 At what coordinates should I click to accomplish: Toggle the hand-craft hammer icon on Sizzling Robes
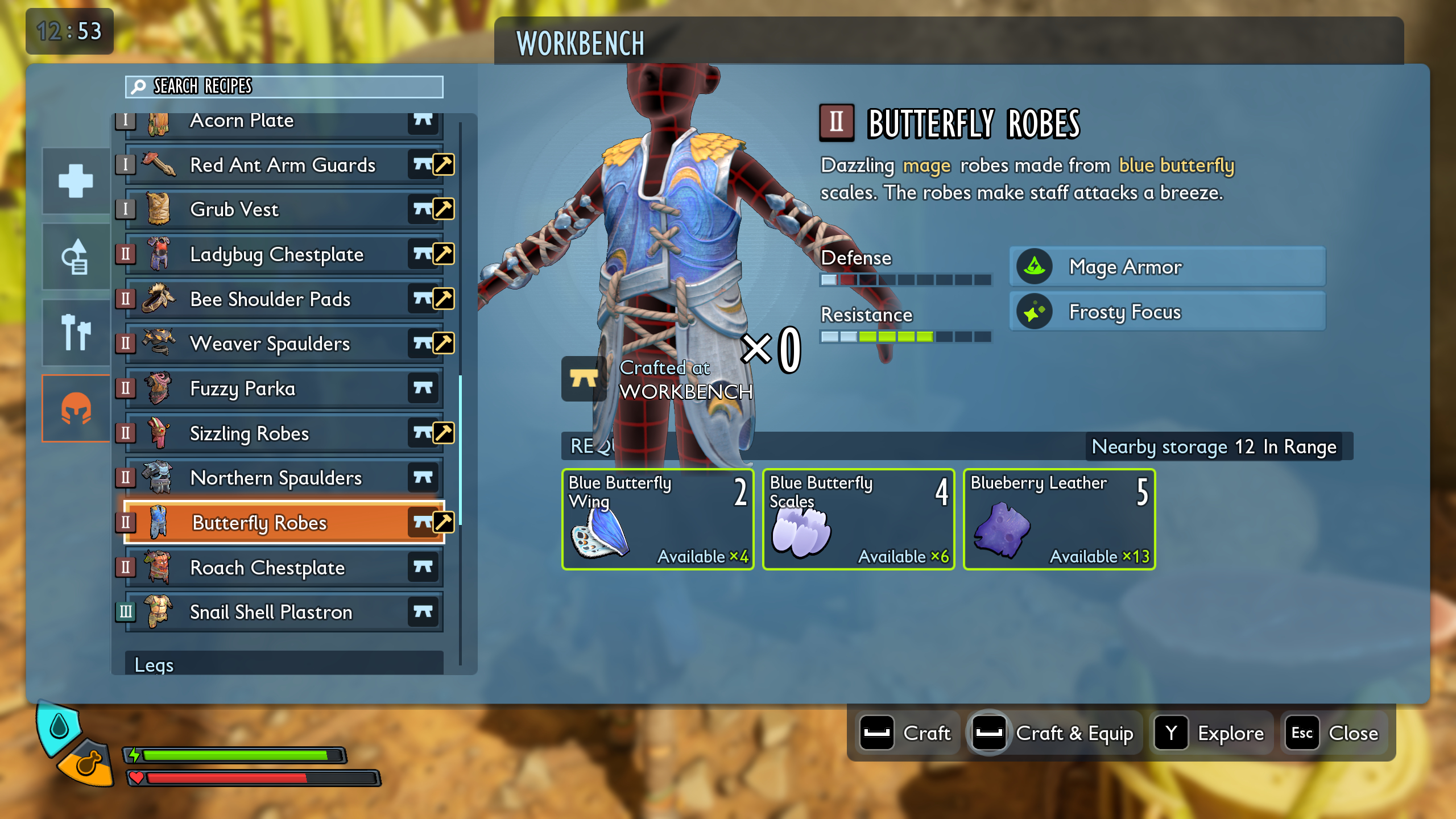tap(444, 433)
